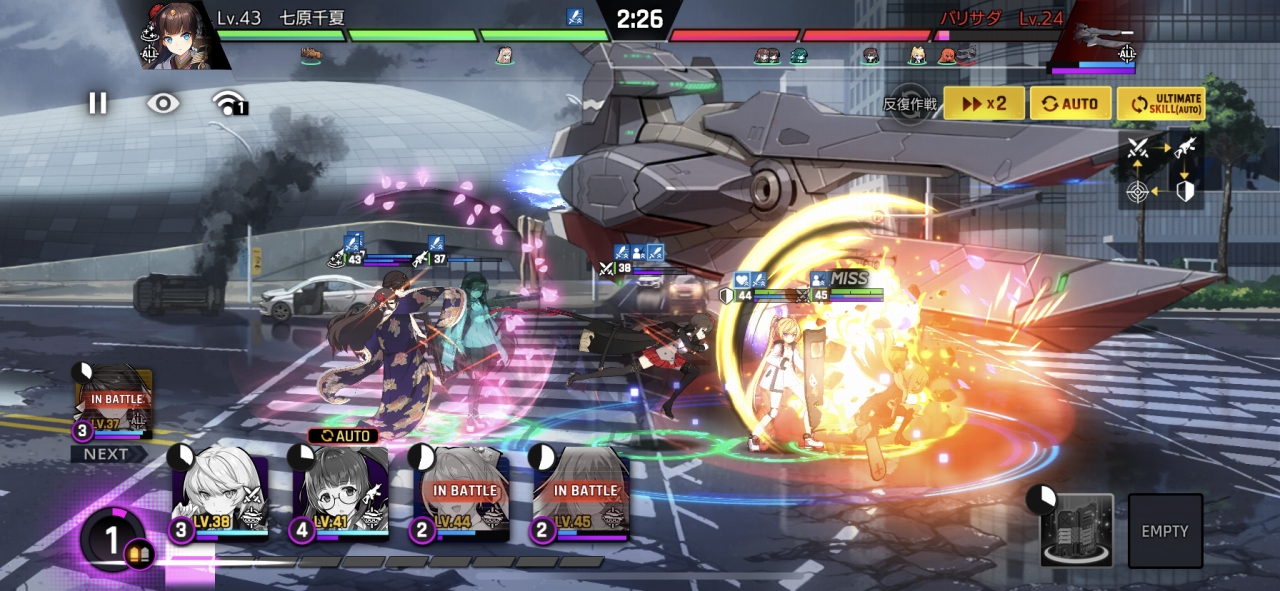Open the unit type advantage chart
1280x591 pixels.
click(1161, 169)
